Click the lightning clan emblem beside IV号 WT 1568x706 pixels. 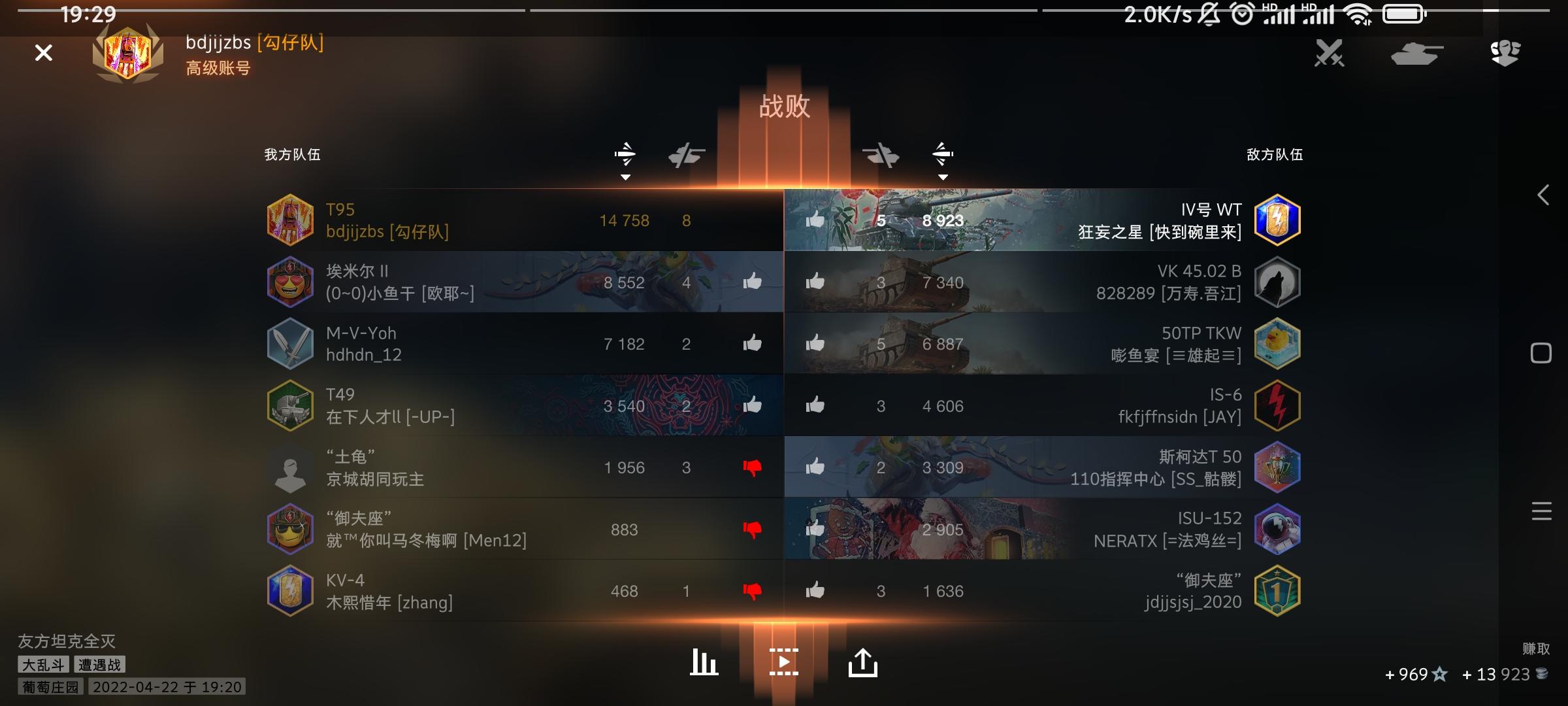1277,220
